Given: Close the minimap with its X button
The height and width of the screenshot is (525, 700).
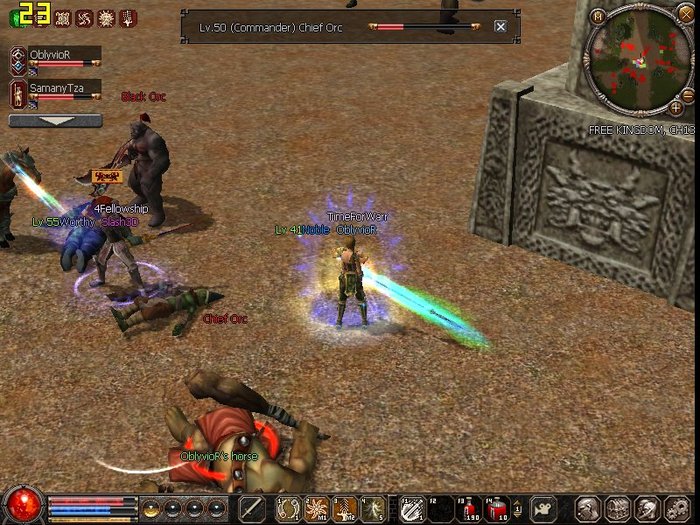Looking at the screenshot, I should point(687,16).
